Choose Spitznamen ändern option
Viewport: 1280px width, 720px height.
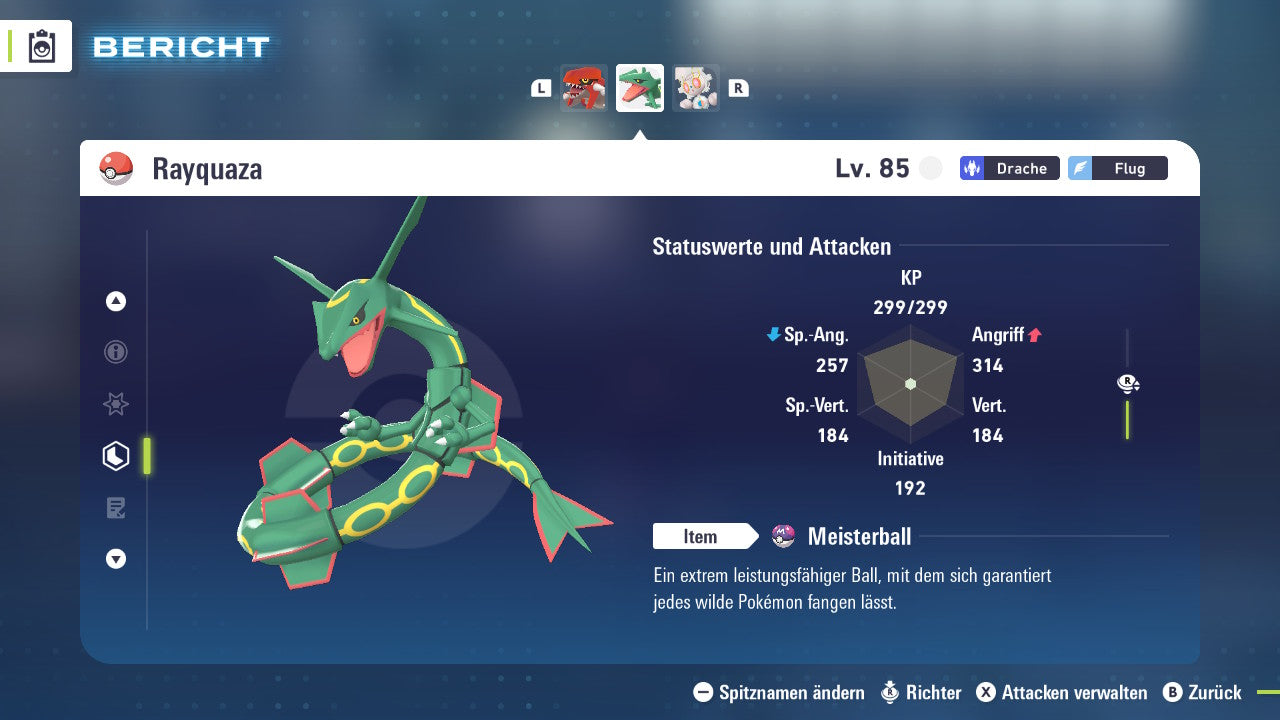click(x=779, y=692)
